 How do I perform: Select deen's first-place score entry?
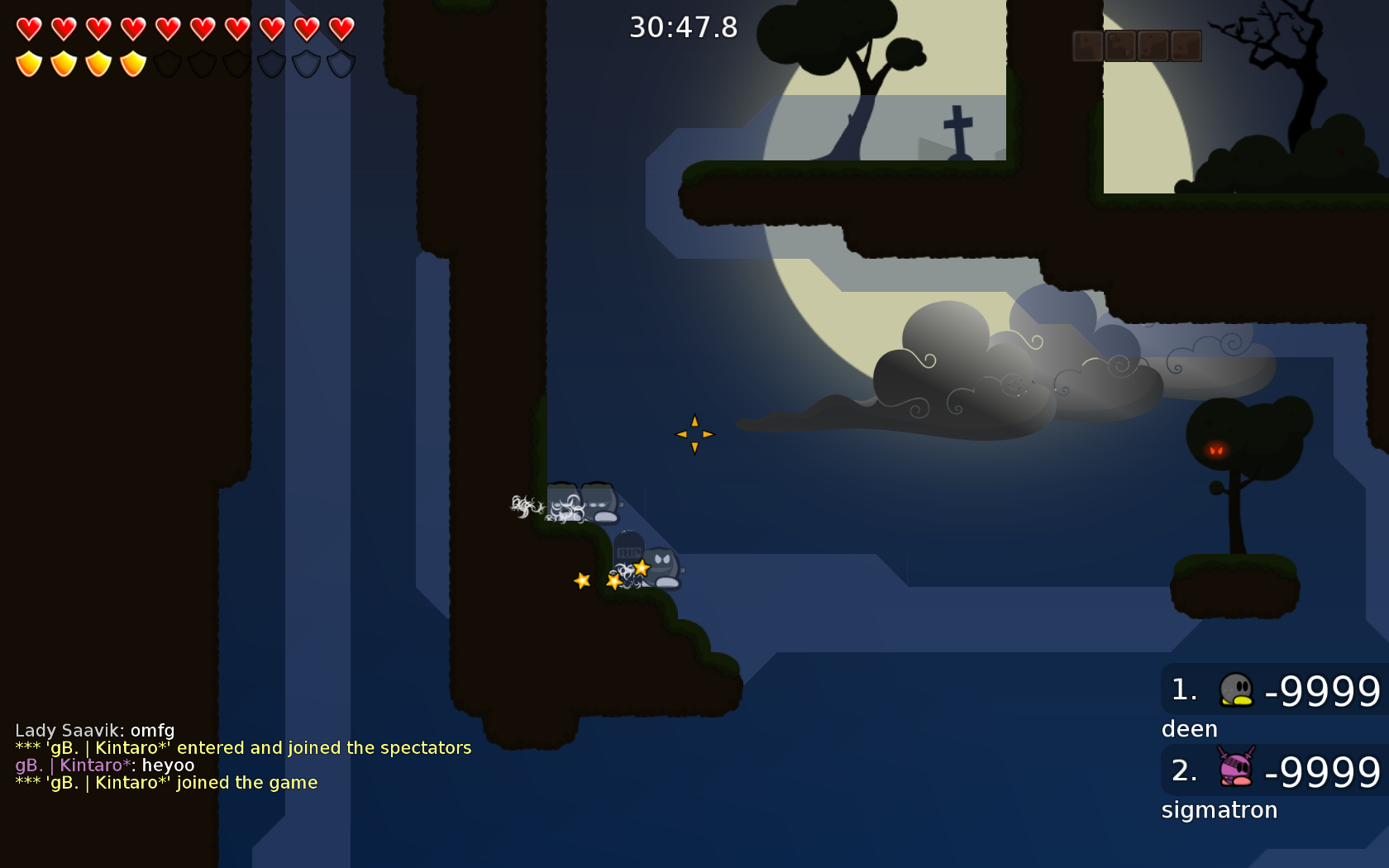(x=1275, y=690)
